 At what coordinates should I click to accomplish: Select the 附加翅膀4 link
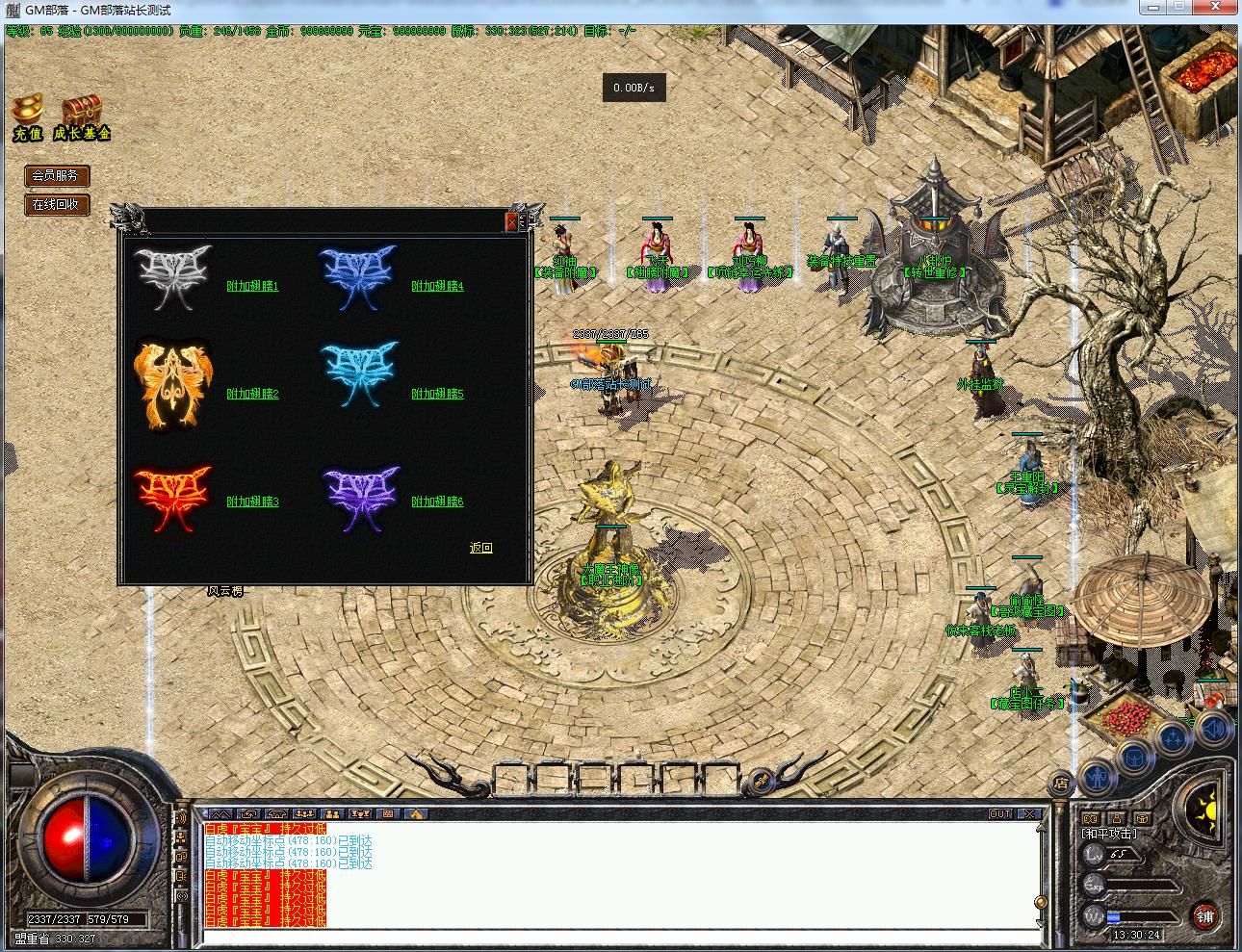pos(437,286)
